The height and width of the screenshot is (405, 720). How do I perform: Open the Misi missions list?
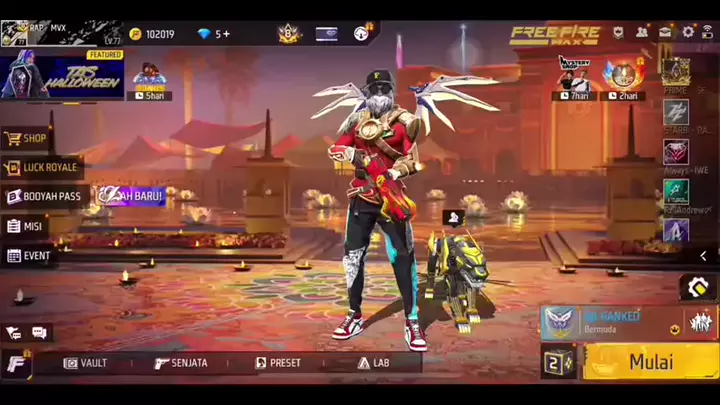[28, 226]
